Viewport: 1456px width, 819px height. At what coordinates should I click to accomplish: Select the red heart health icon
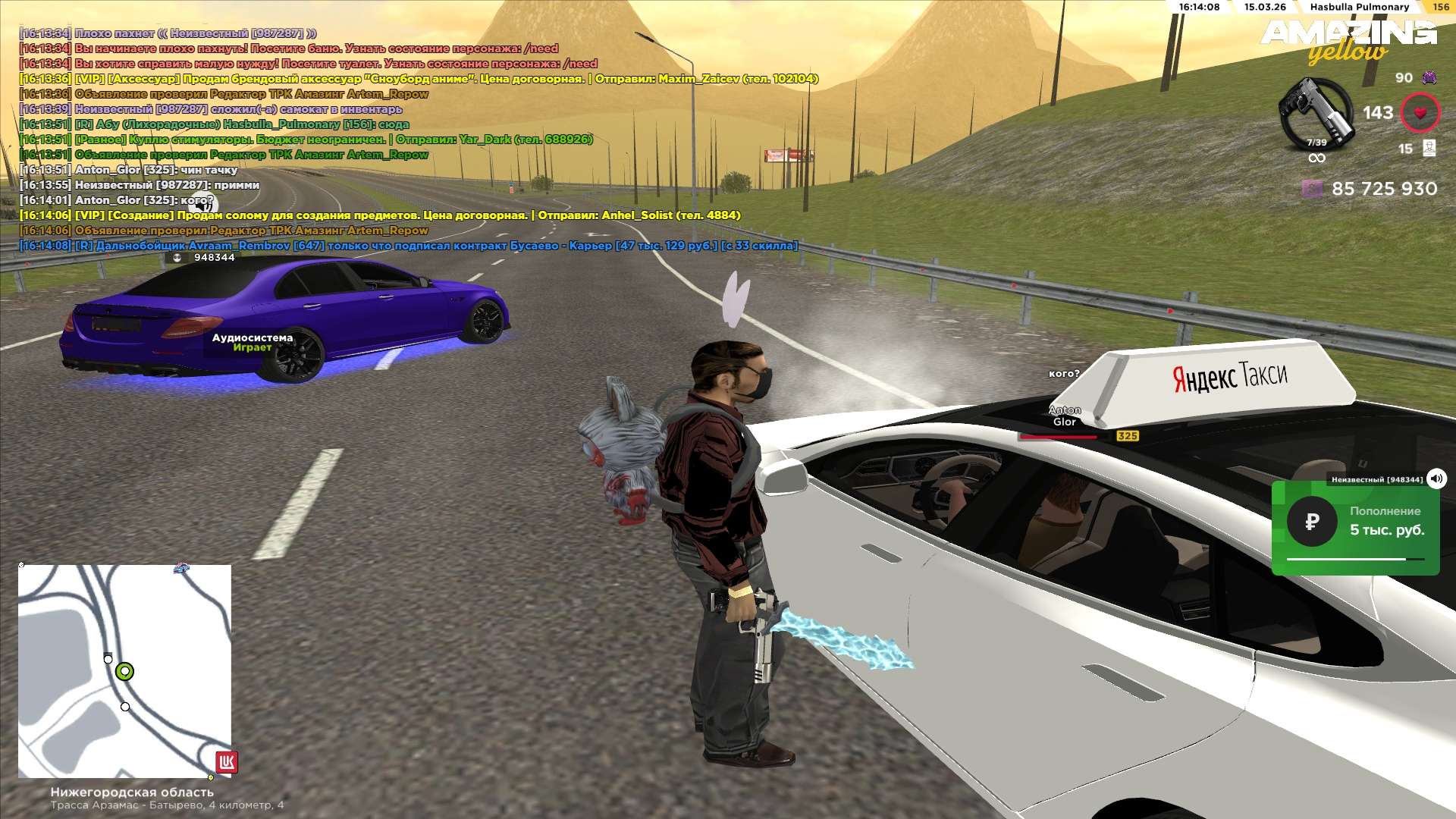(x=1420, y=113)
